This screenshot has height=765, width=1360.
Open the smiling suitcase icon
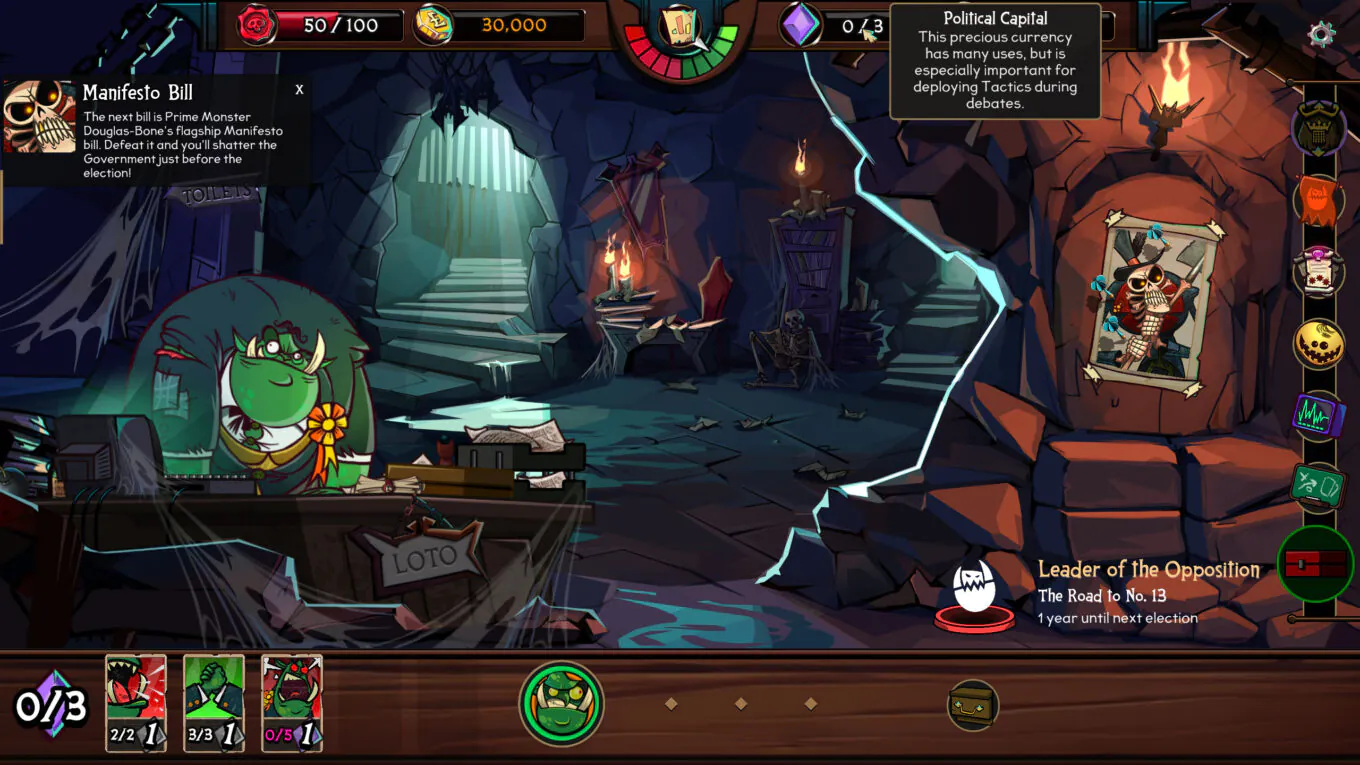point(972,705)
